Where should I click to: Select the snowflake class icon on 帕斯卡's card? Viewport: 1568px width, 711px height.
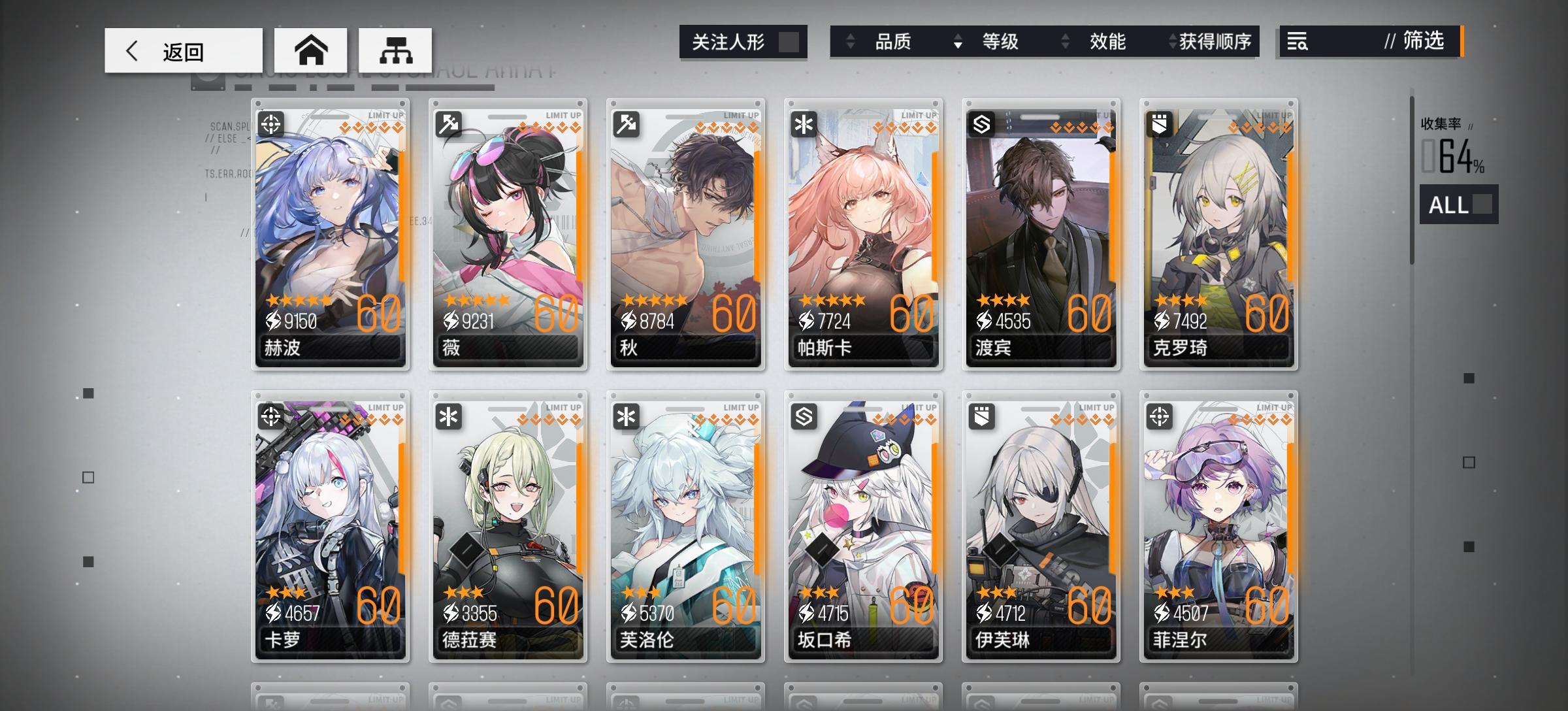point(802,123)
